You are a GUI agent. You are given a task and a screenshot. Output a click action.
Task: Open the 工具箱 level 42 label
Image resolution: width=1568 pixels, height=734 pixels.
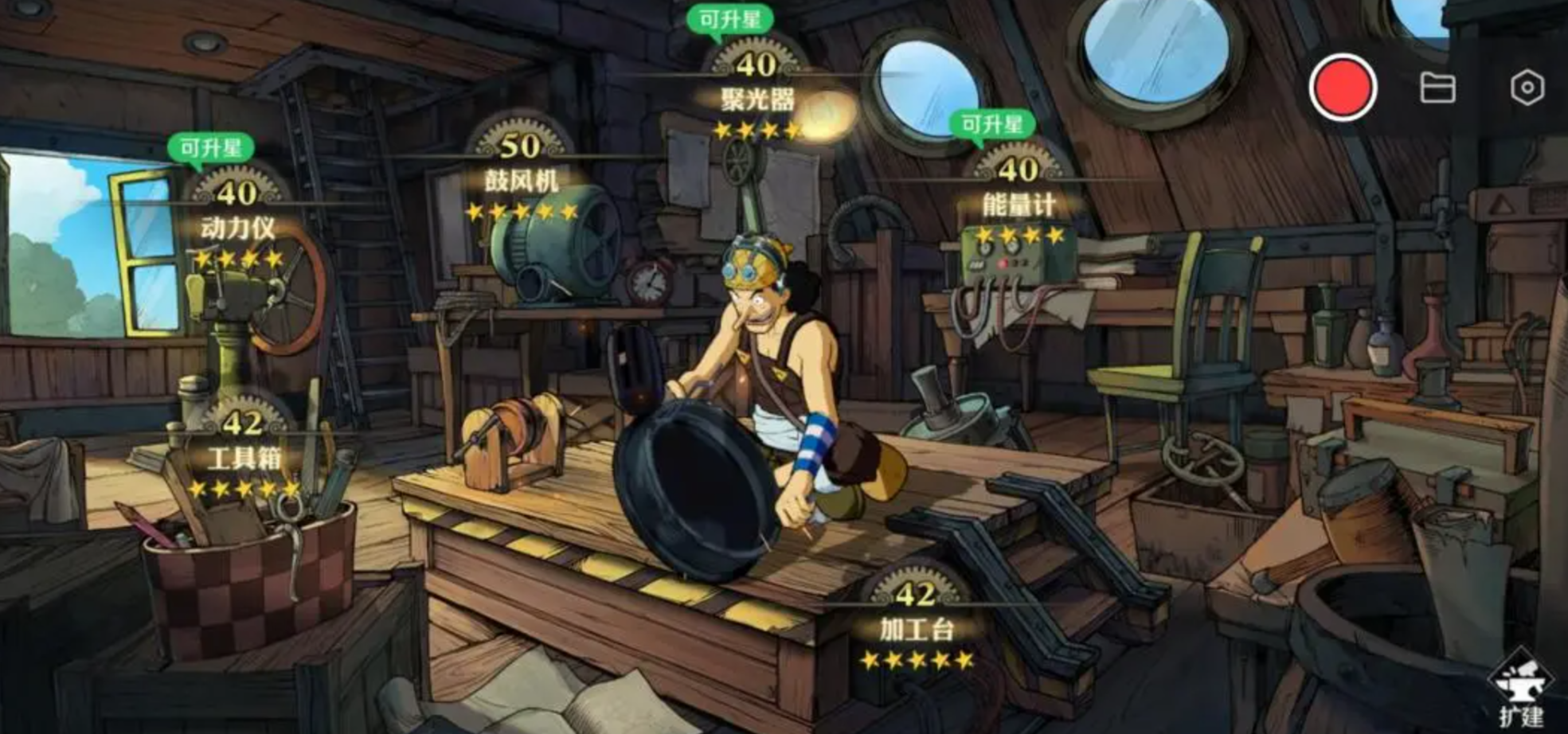[x=244, y=457]
